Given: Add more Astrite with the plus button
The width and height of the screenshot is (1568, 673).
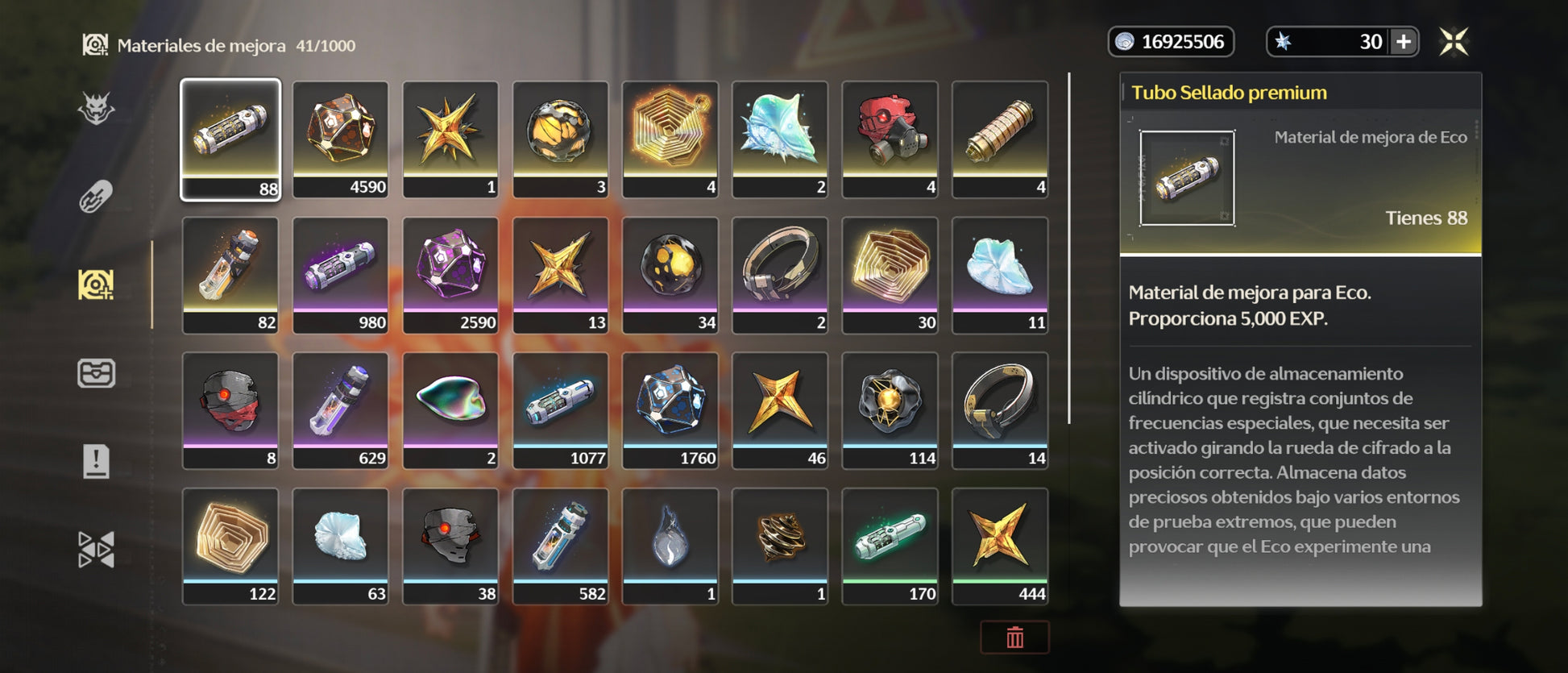Looking at the screenshot, I should (1403, 42).
